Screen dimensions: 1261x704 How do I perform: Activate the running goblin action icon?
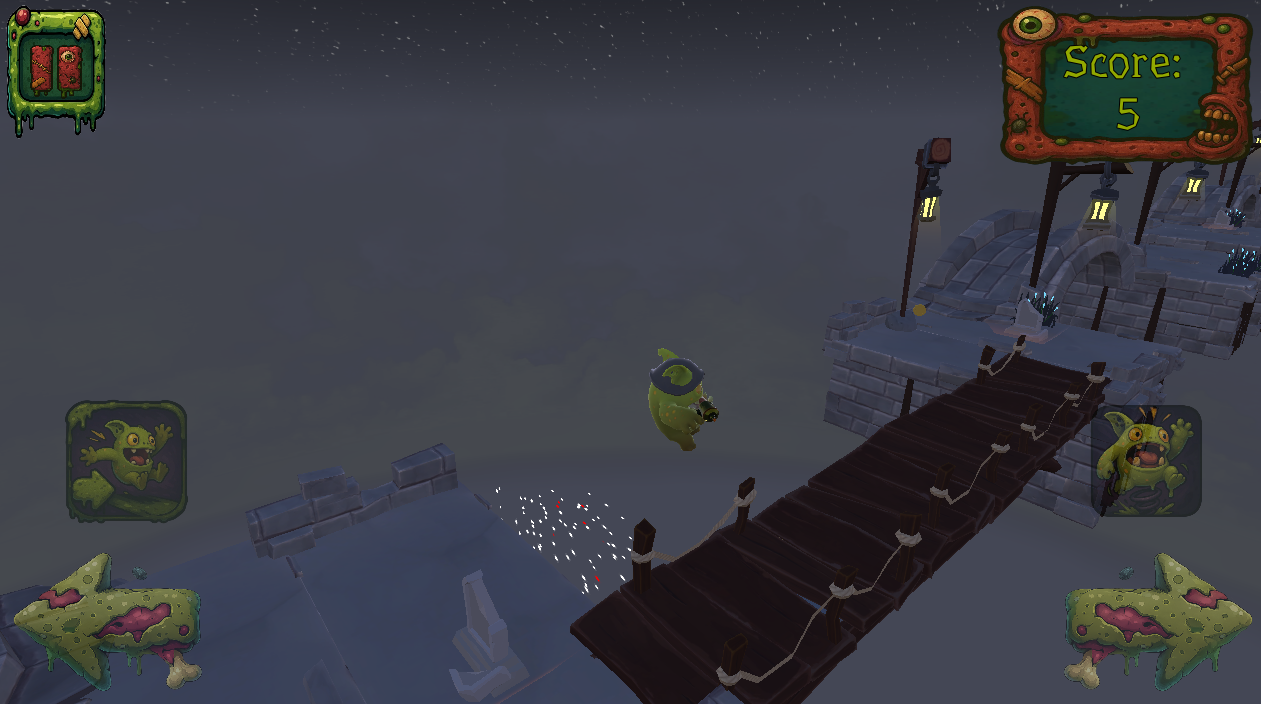point(126,461)
